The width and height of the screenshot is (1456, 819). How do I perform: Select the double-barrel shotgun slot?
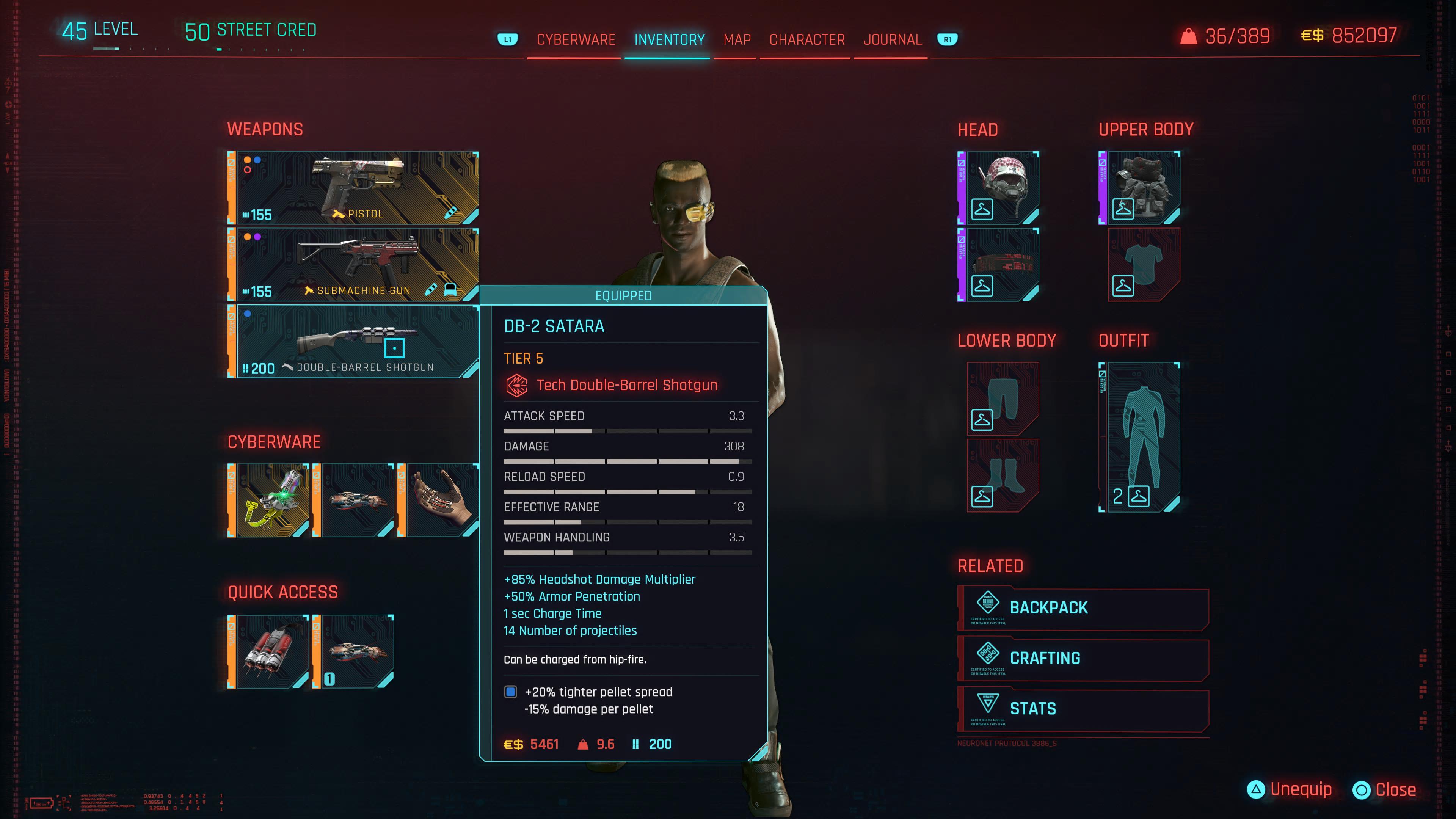356,341
